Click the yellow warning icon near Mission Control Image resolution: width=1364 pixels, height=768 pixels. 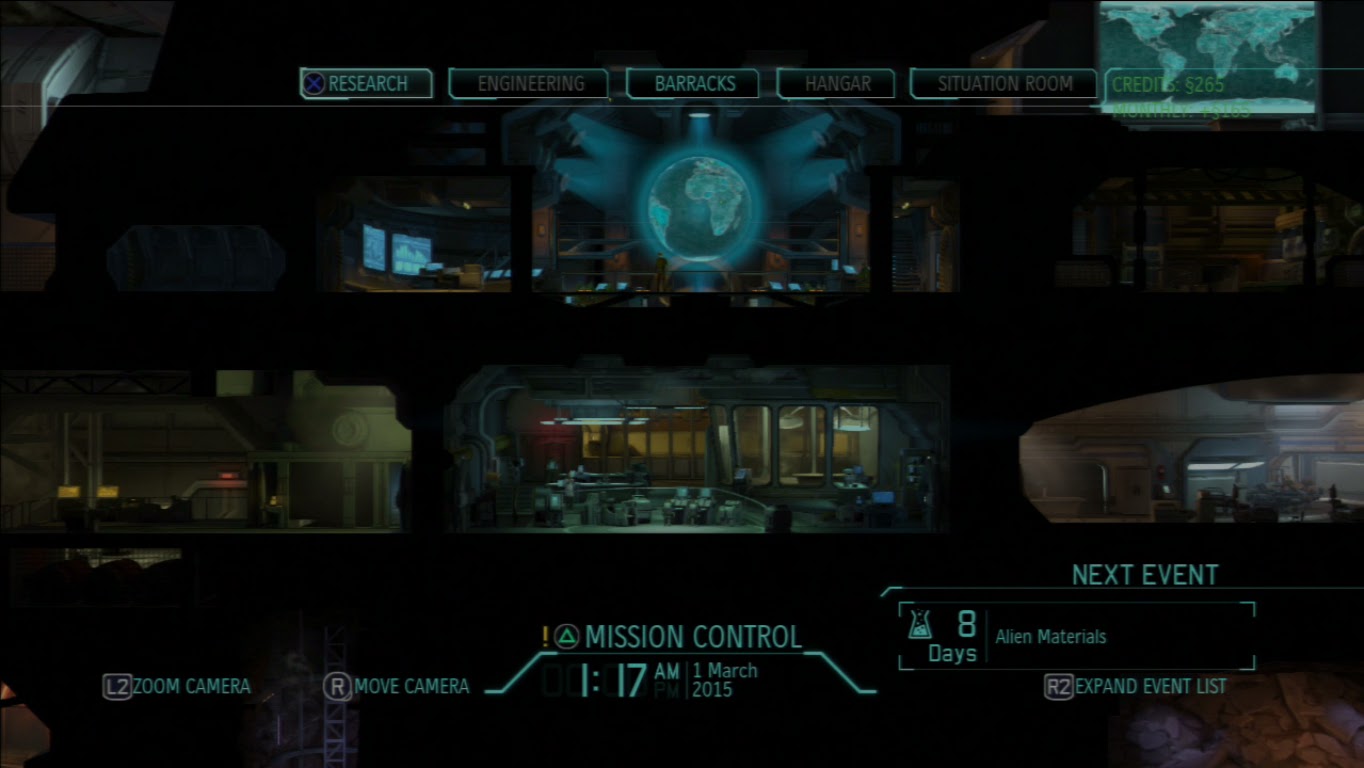click(x=545, y=634)
